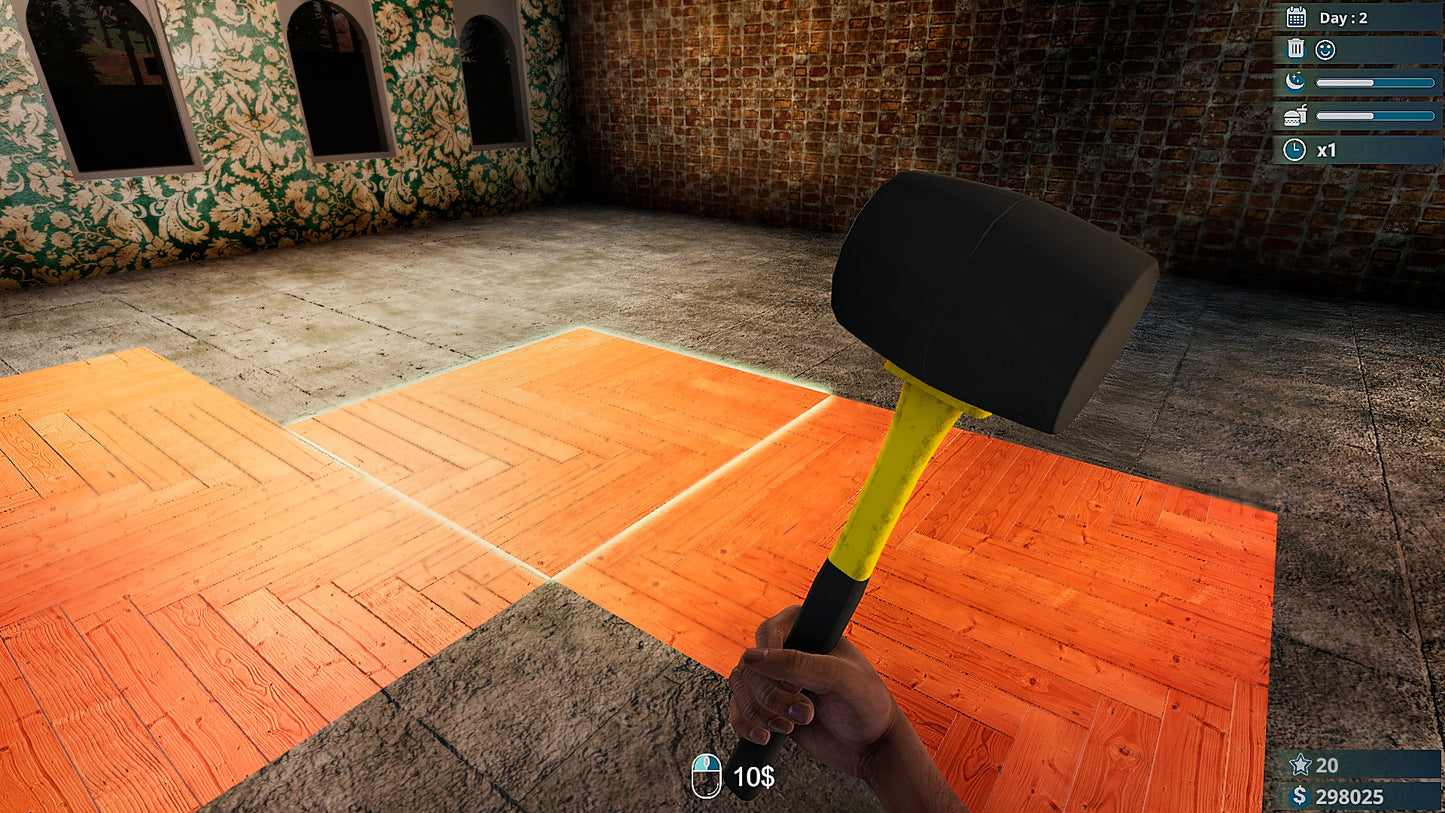Viewport: 1445px width, 813px height.
Task: Click the burger-and-drink hunger icon
Action: [1294, 114]
